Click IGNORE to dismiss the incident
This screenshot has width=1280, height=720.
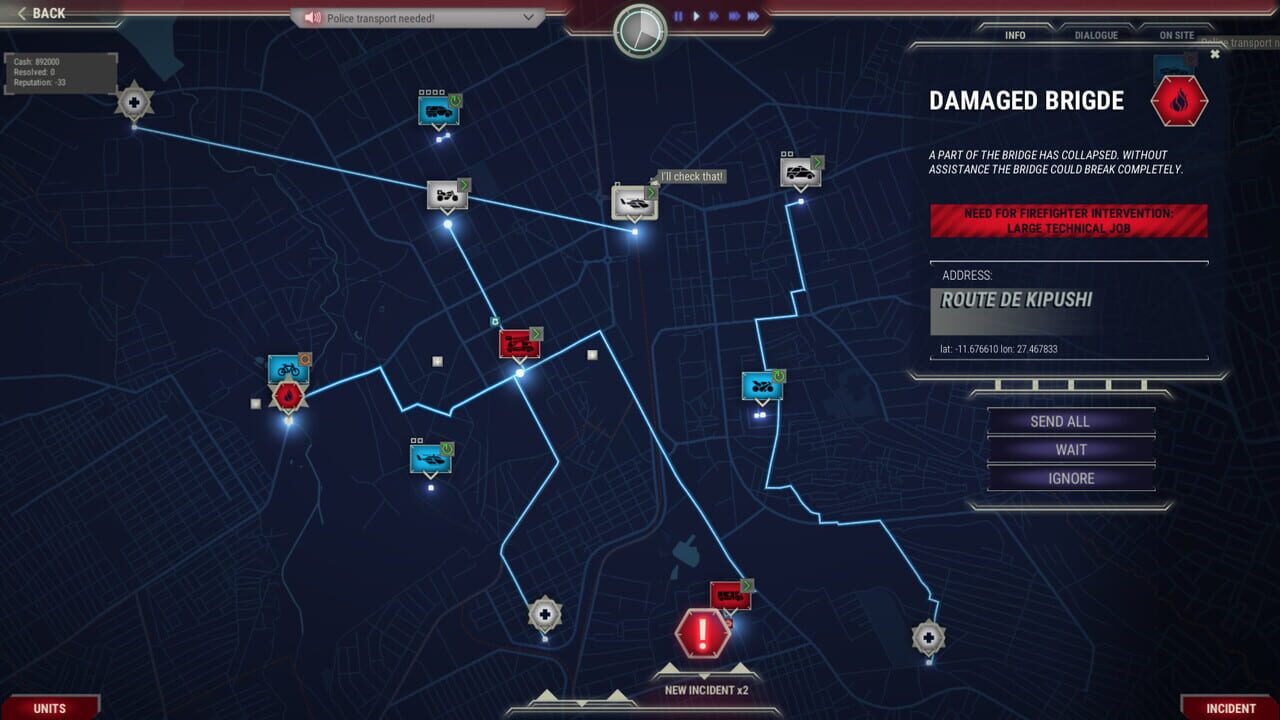point(1069,478)
